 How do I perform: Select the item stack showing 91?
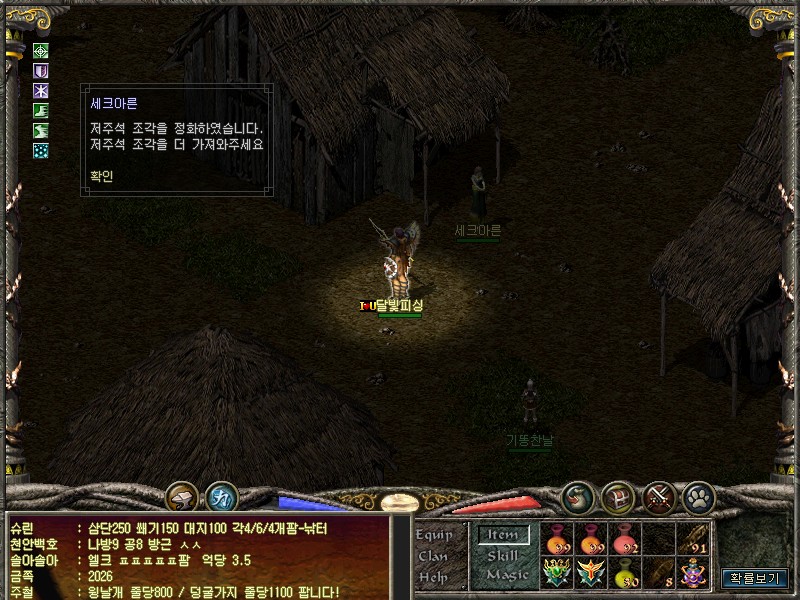tap(693, 539)
